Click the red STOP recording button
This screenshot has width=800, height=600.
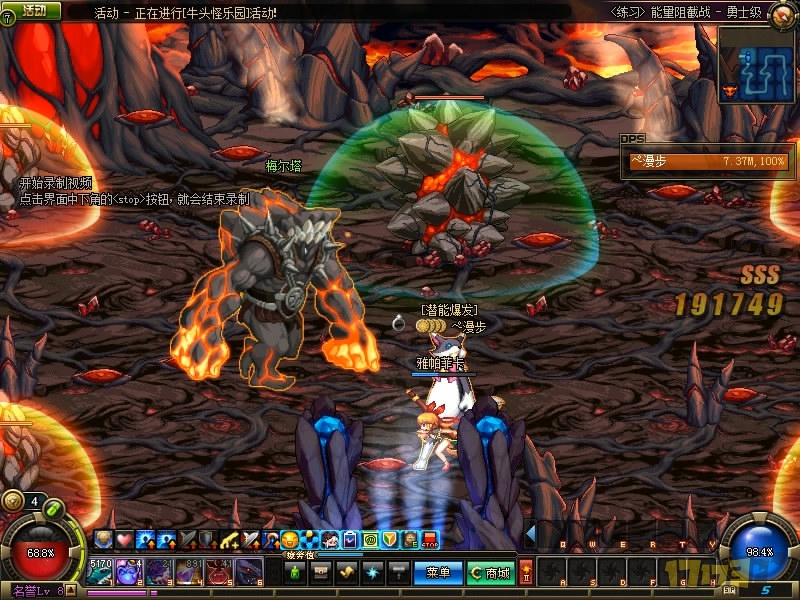431,540
